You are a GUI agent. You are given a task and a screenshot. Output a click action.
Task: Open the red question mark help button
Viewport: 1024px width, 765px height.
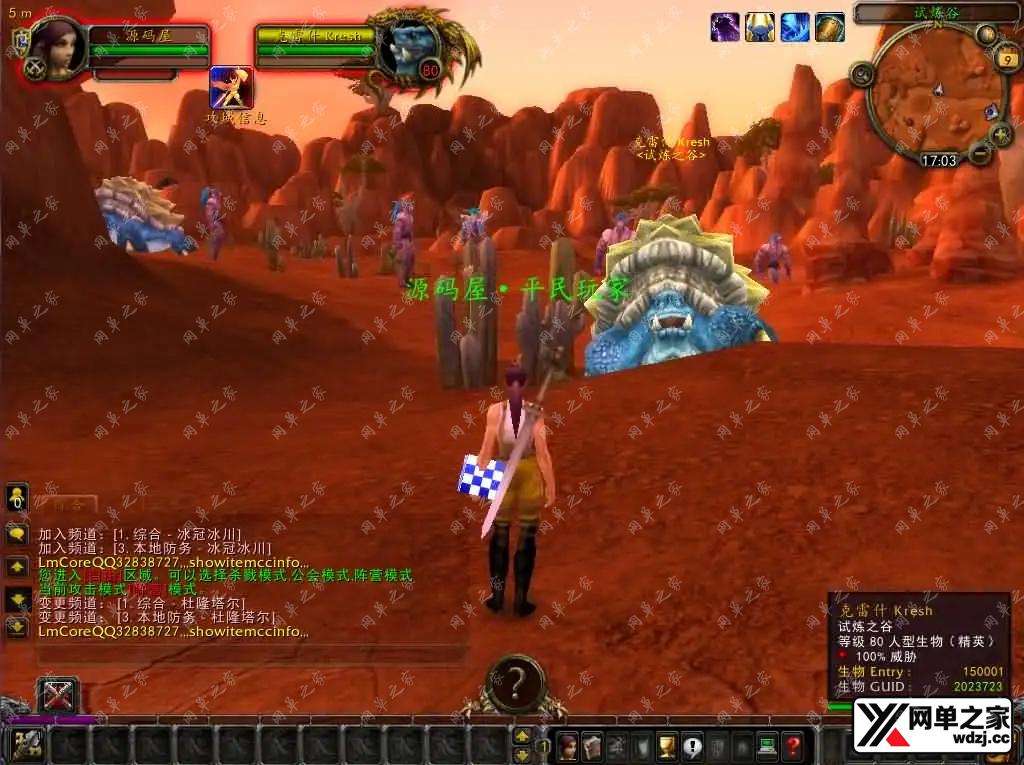pos(793,745)
